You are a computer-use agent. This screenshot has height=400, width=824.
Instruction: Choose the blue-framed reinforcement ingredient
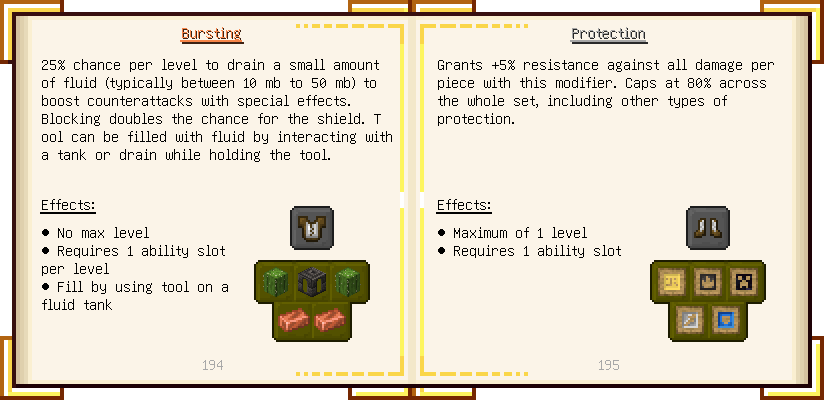[726, 319]
